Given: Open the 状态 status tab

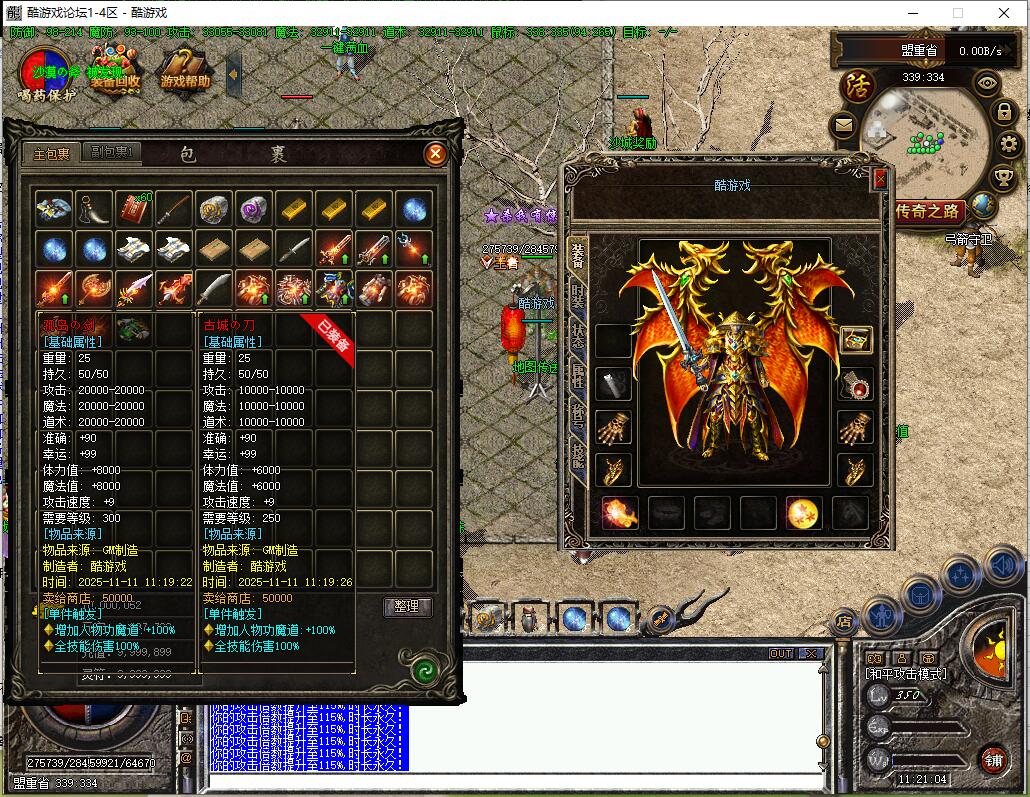Looking at the screenshot, I should [x=578, y=335].
